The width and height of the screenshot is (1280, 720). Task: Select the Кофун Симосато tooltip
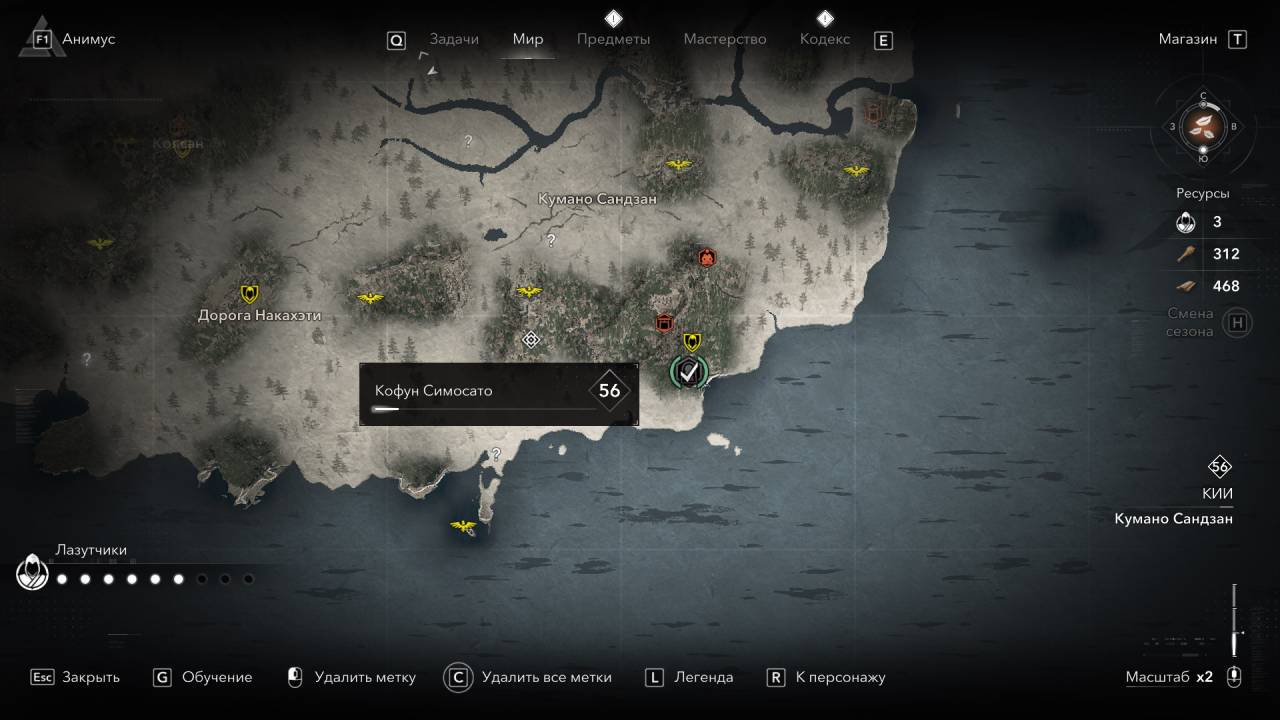tap(498, 392)
